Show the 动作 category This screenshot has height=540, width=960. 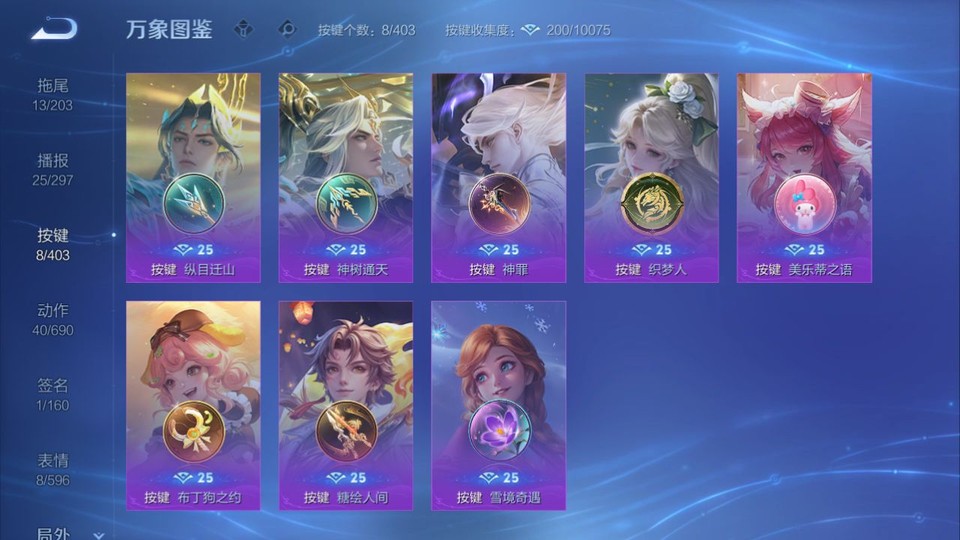click(53, 319)
